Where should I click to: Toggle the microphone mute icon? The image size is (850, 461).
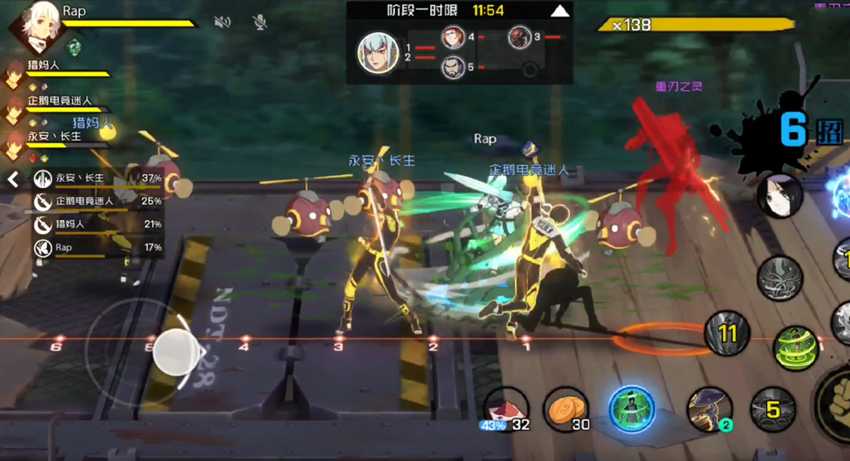tap(259, 21)
